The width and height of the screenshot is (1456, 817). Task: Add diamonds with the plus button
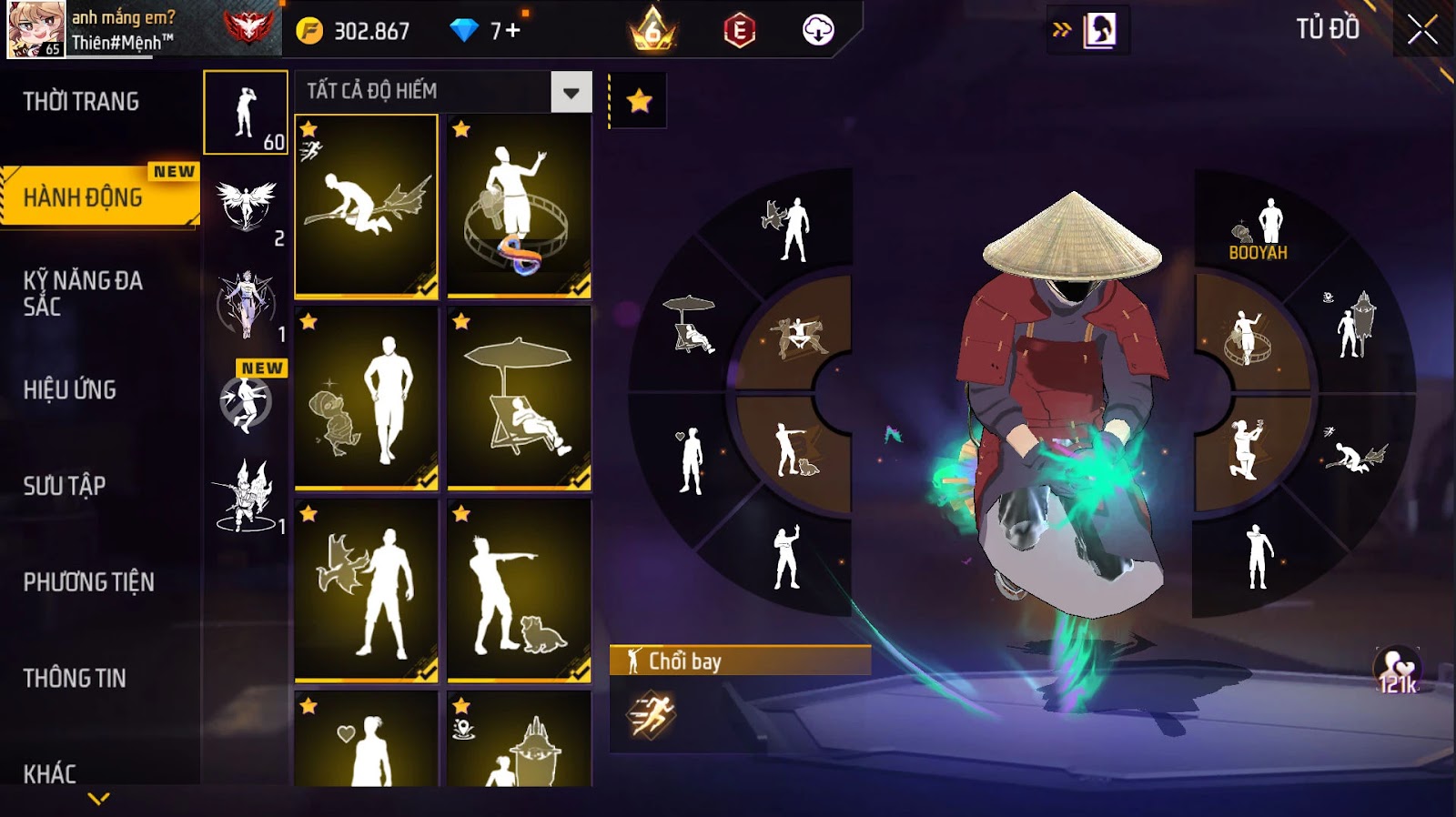pos(513,31)
